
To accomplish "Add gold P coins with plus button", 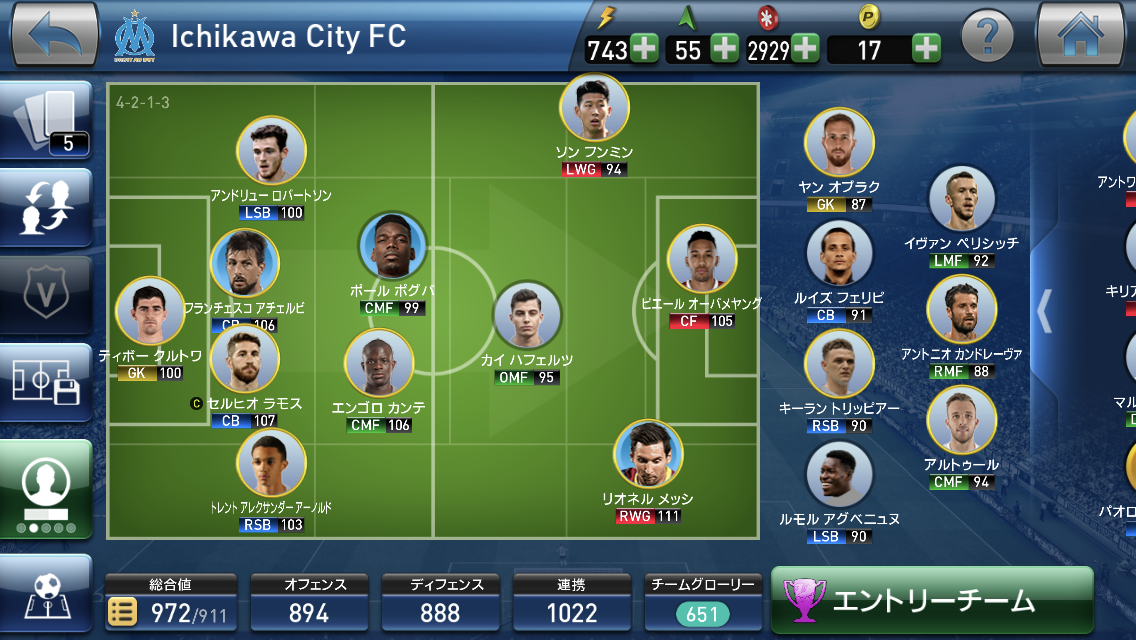I will (x=926, y=48).
